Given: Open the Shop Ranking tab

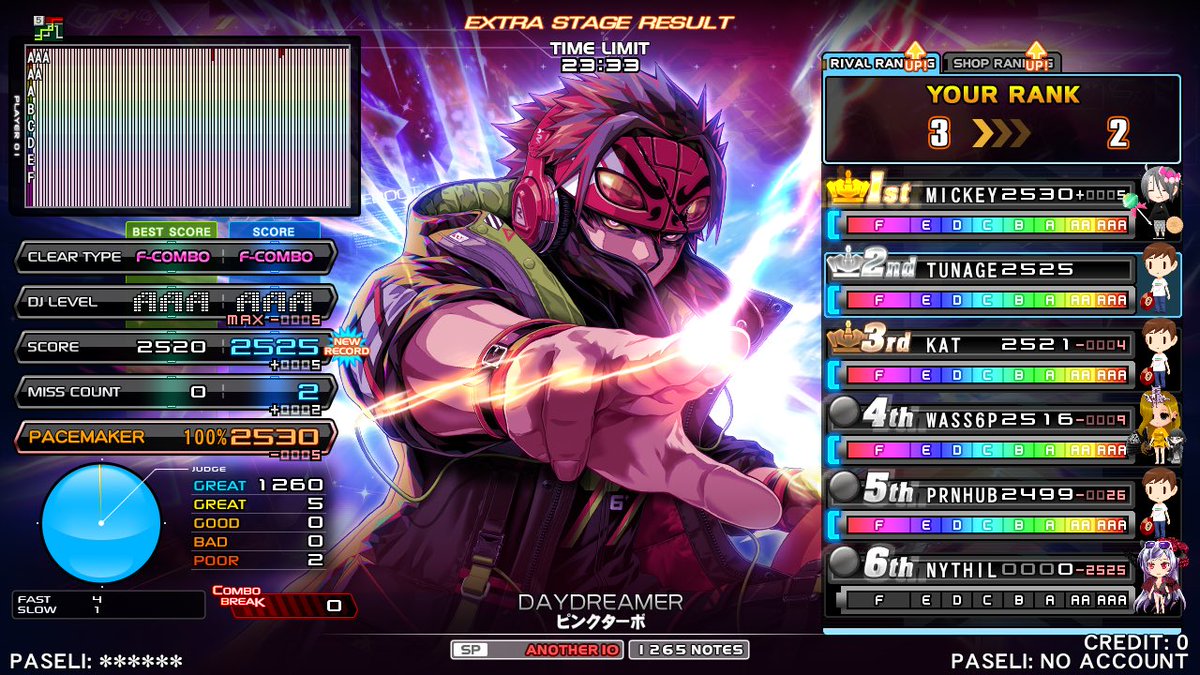Looking at the screenshot, I should 1000,63.
